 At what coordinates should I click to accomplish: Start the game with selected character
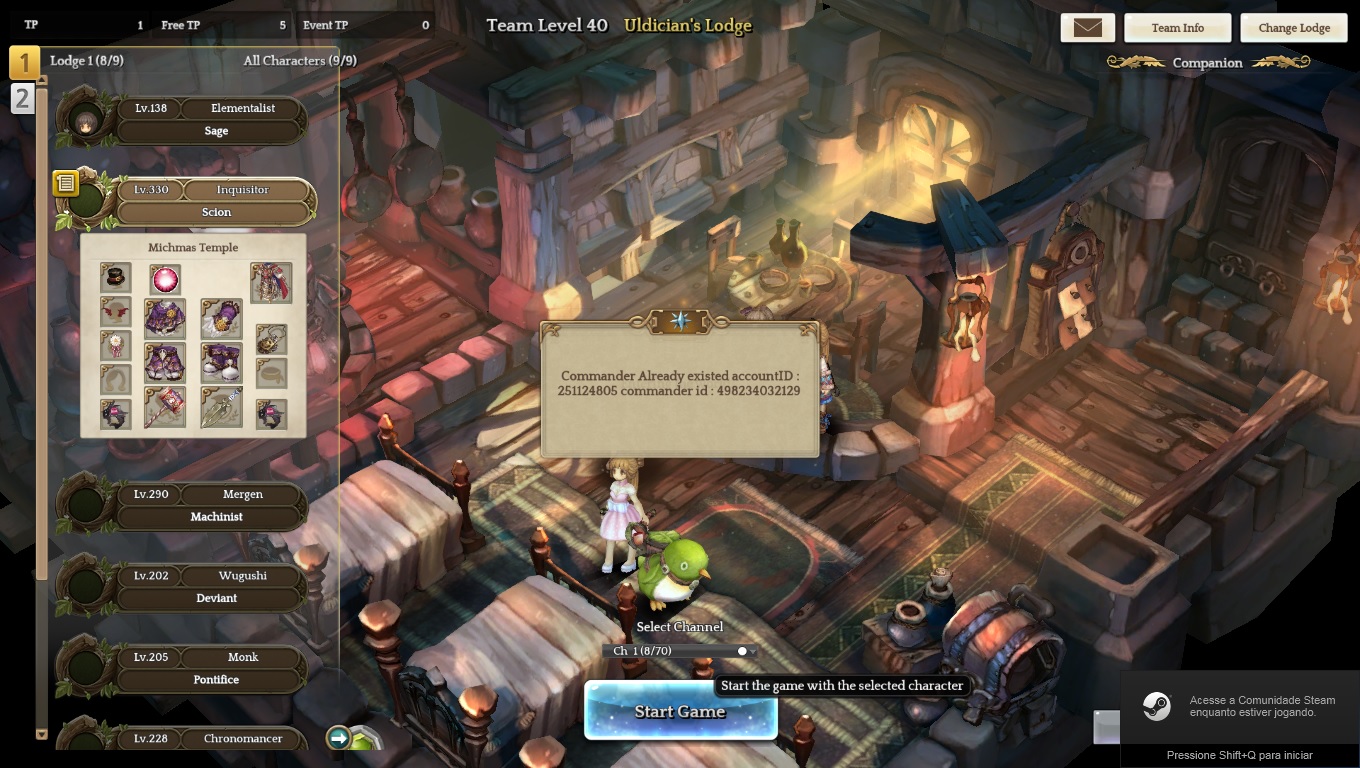pyautogui.click(x=680, y=711)
